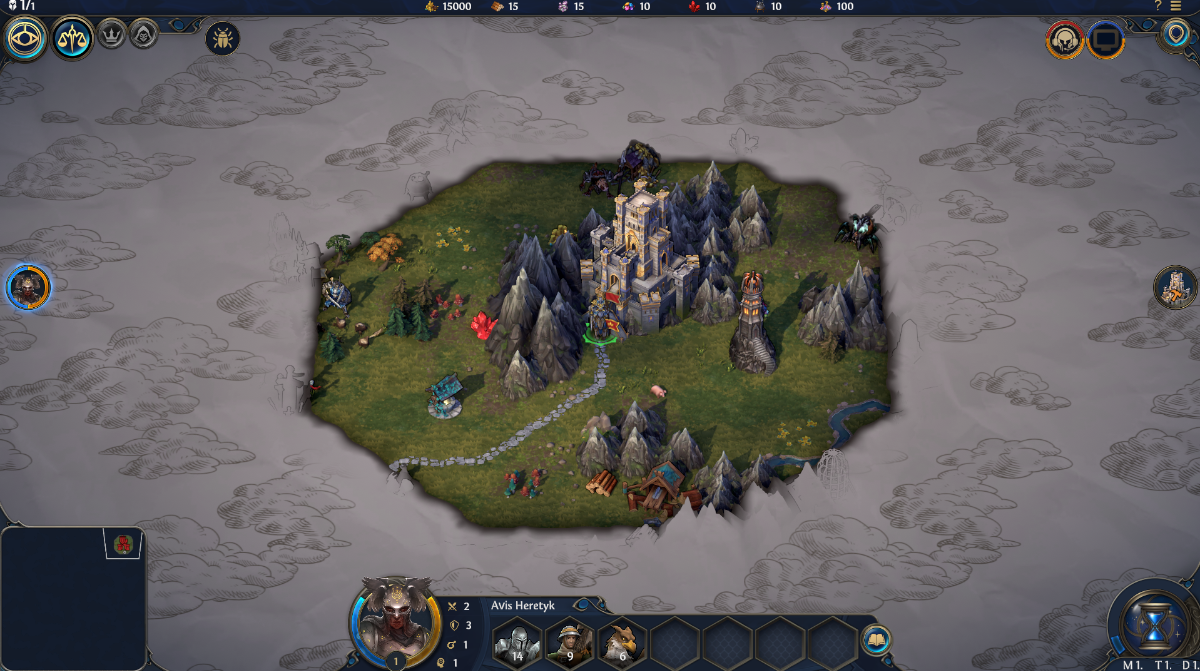Select the grey crown icon
This screenshot has height=671, width=1200.
point(111,39)
